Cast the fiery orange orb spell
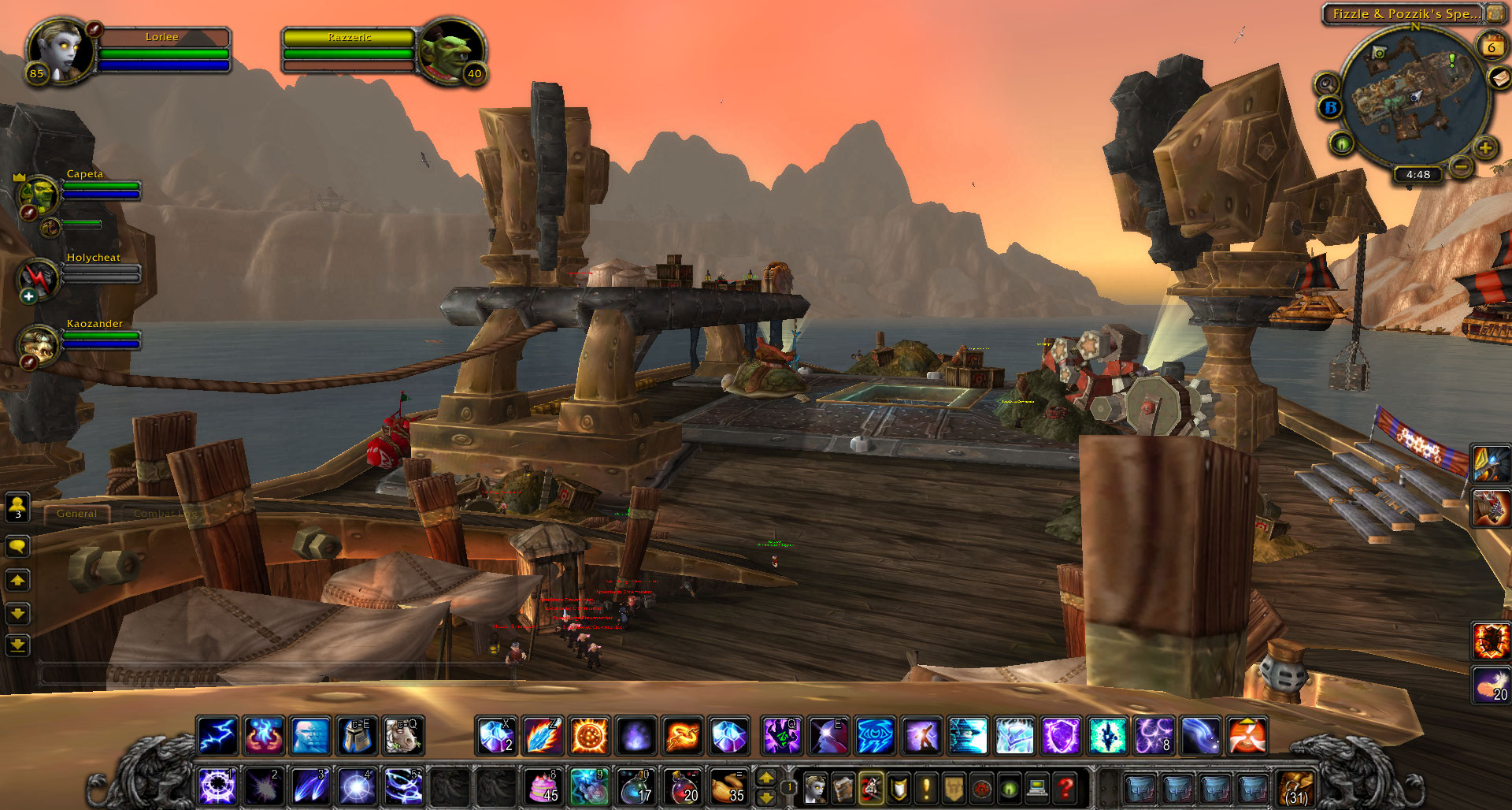This screenshot has height=810, width=1512. [589, 736]
